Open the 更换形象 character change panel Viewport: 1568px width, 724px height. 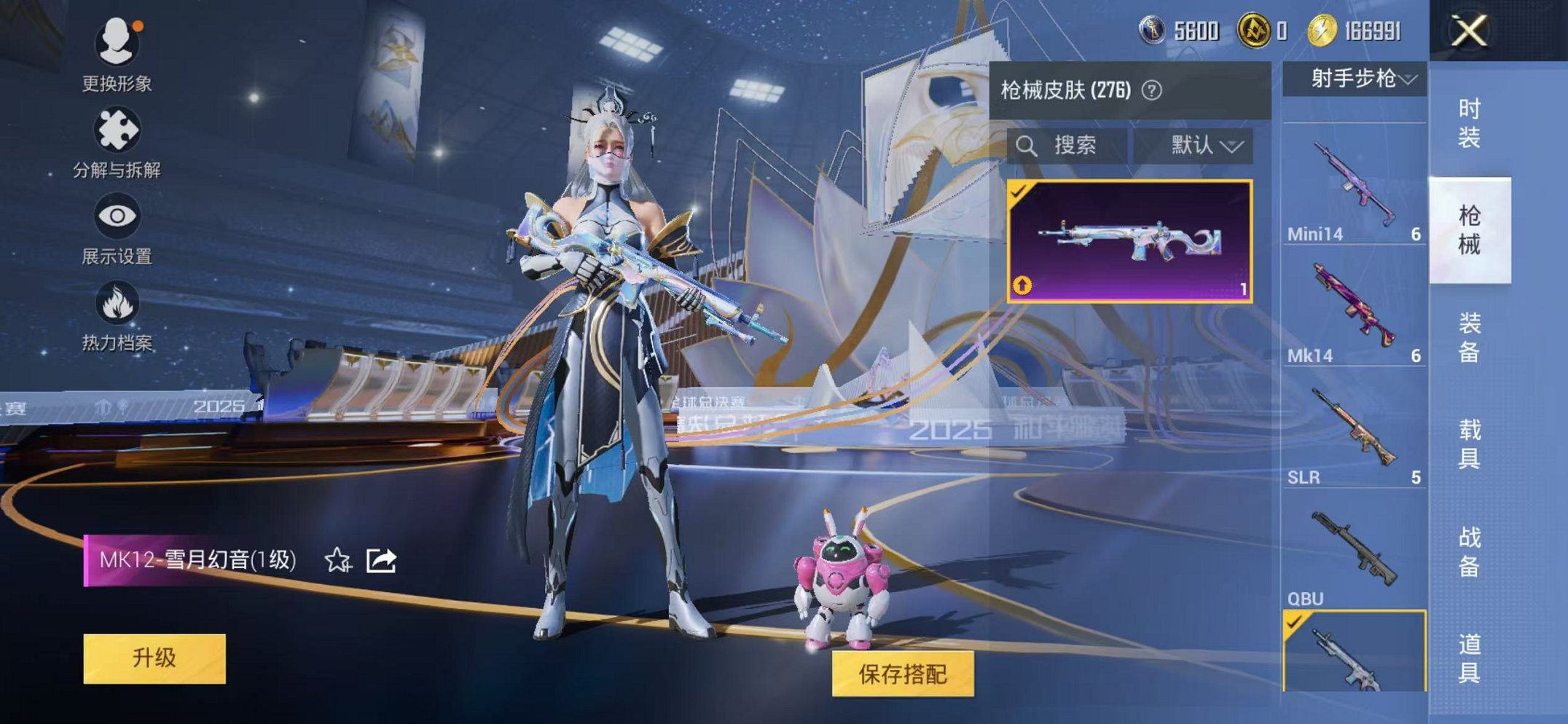point(117,51)
